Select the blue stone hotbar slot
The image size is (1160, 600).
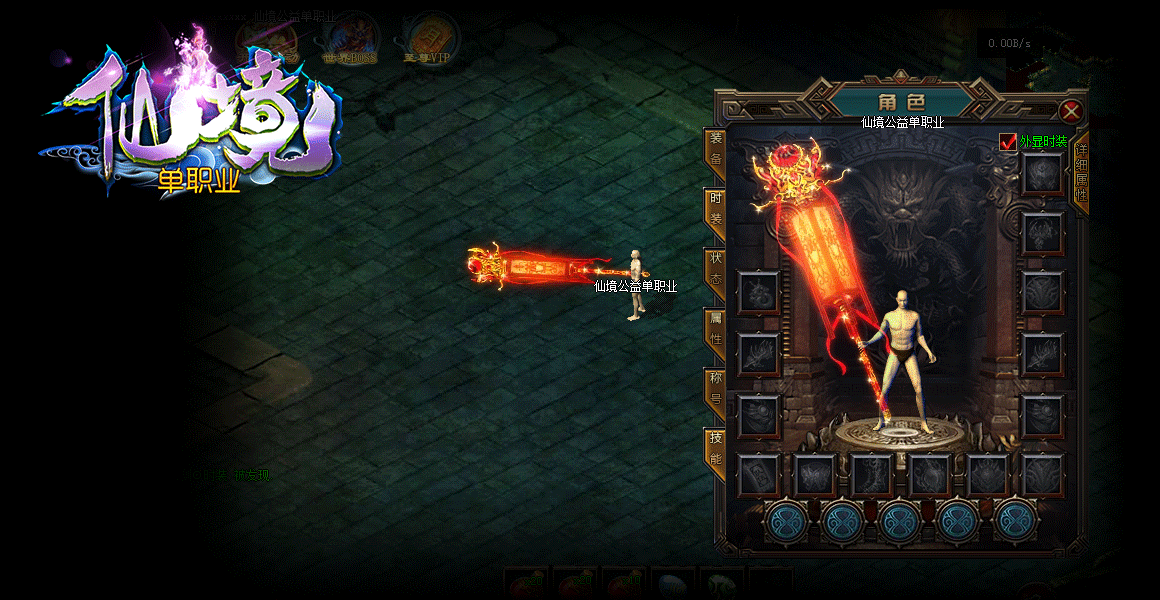pos(673,585)
